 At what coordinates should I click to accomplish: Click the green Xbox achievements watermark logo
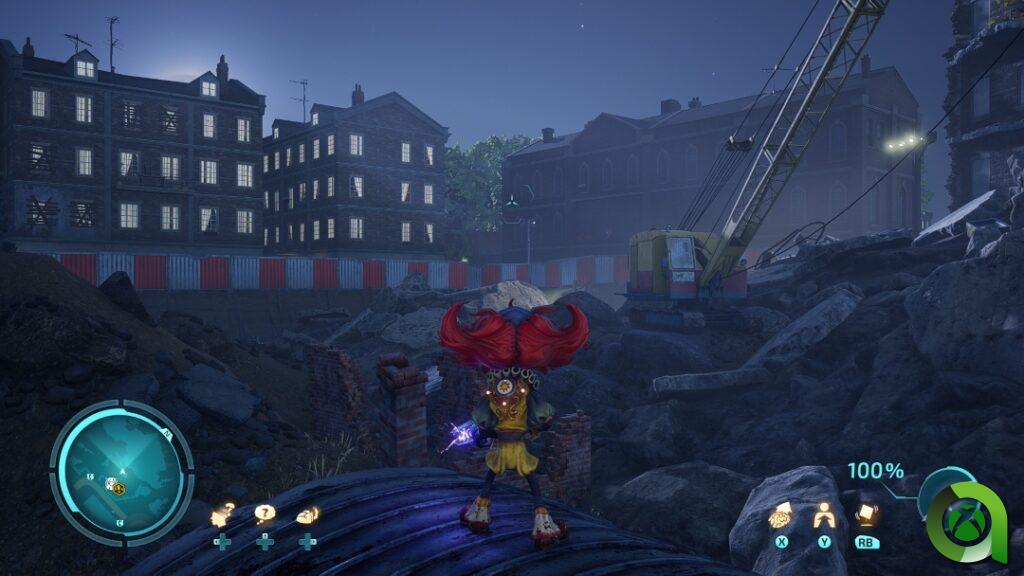click(967, 523)
